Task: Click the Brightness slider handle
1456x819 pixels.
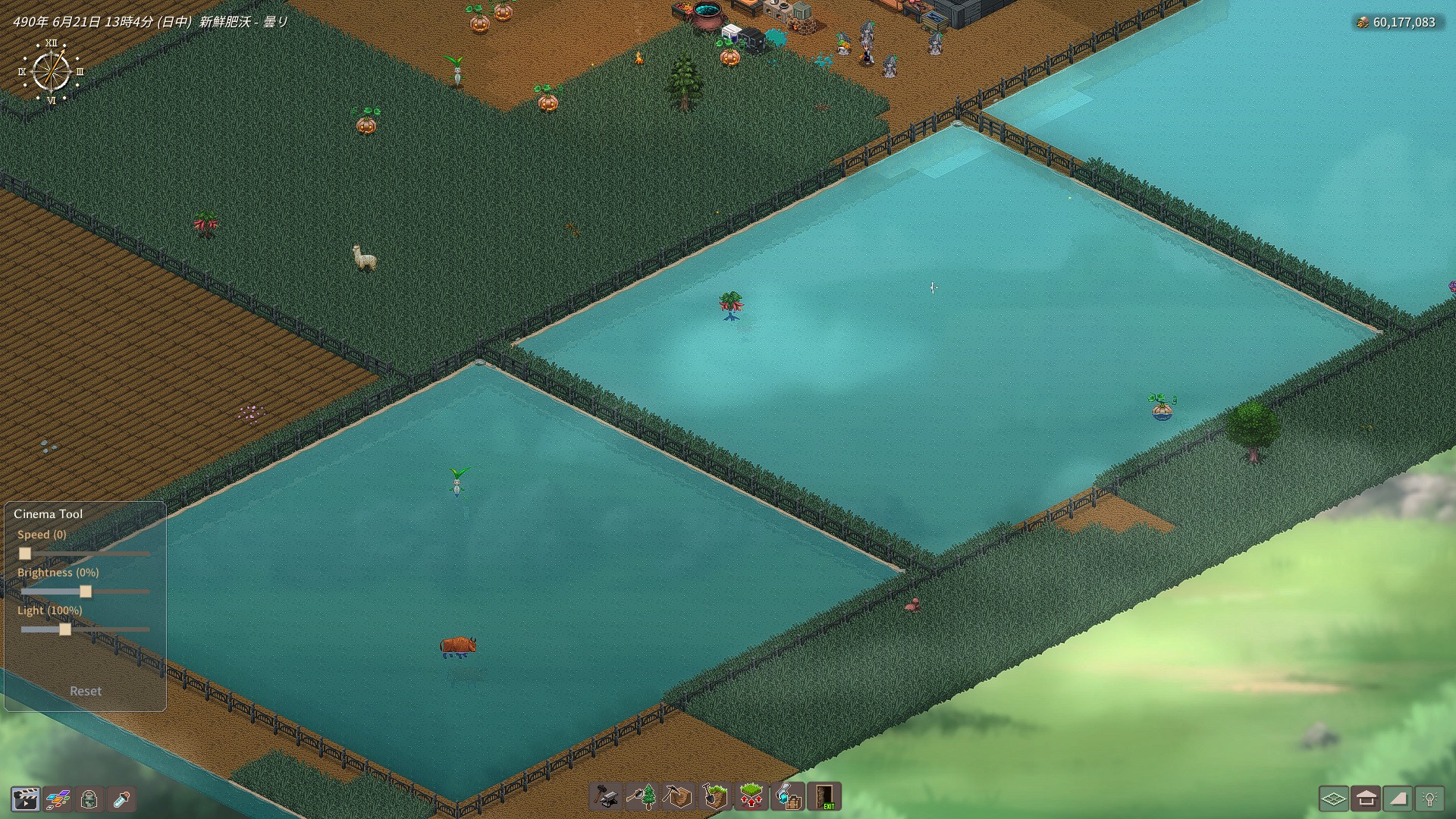Action: [86, 591]
